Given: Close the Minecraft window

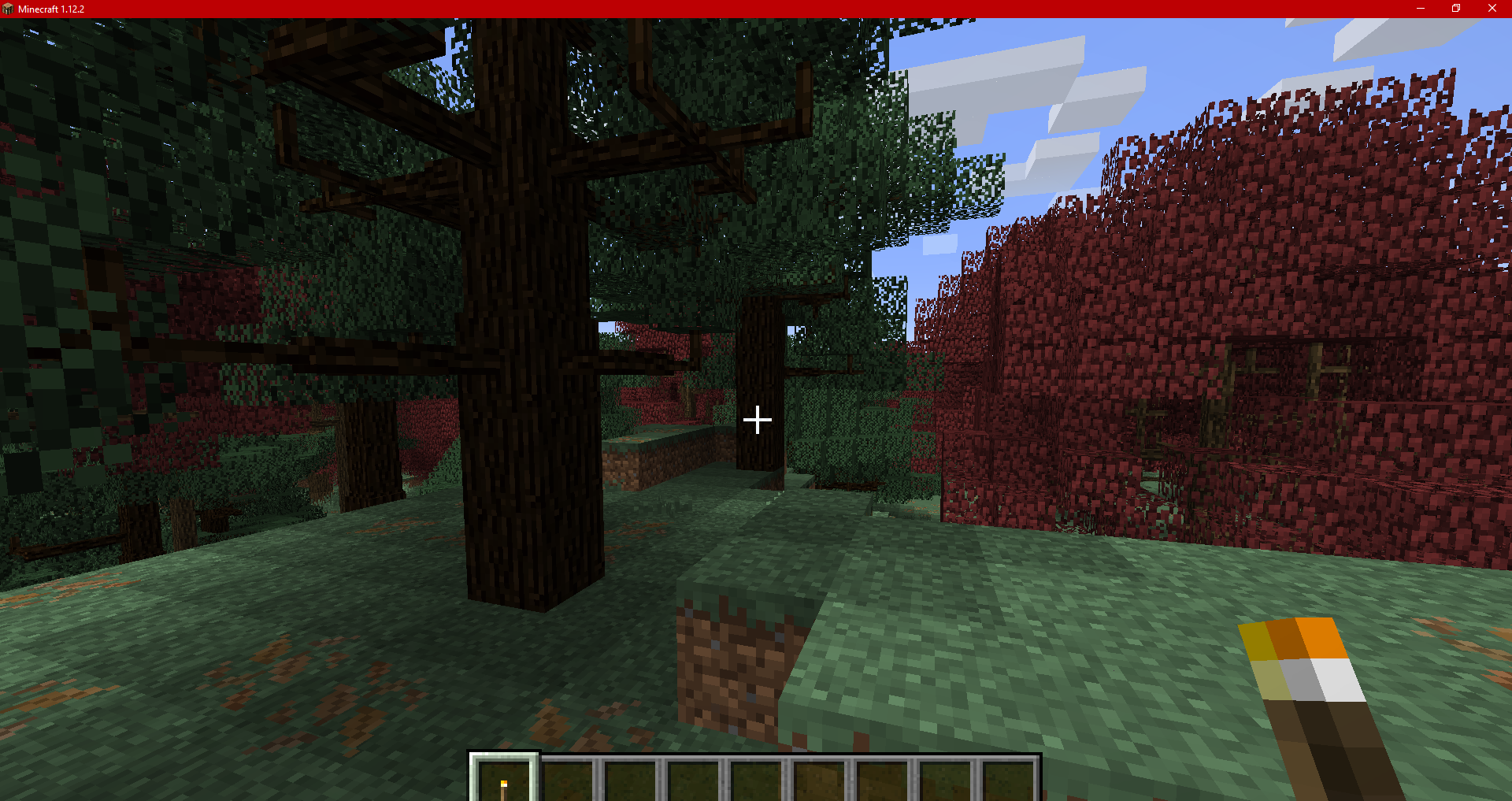Looking at the screenshot, I should pyautogui.click(x=1492, y=9).
